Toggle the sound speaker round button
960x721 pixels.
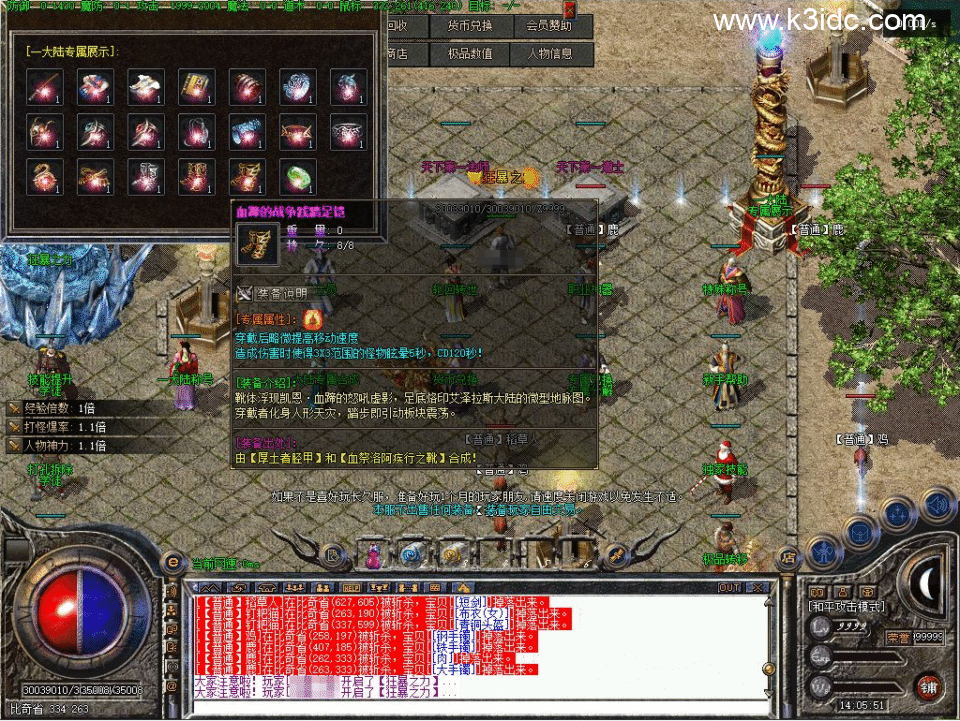pos(937,505)
